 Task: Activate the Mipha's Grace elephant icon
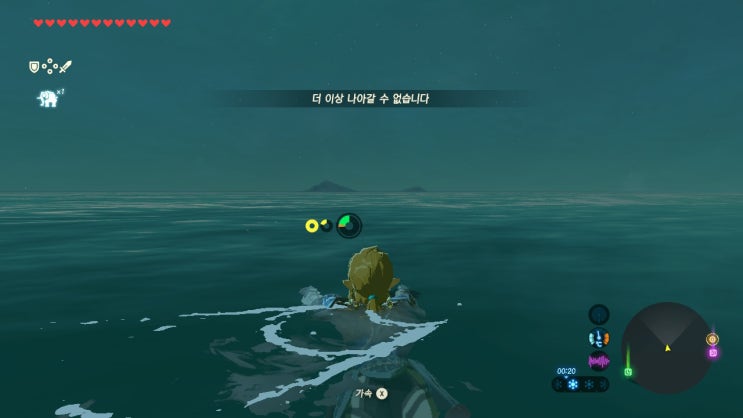(x=47, y=98)
